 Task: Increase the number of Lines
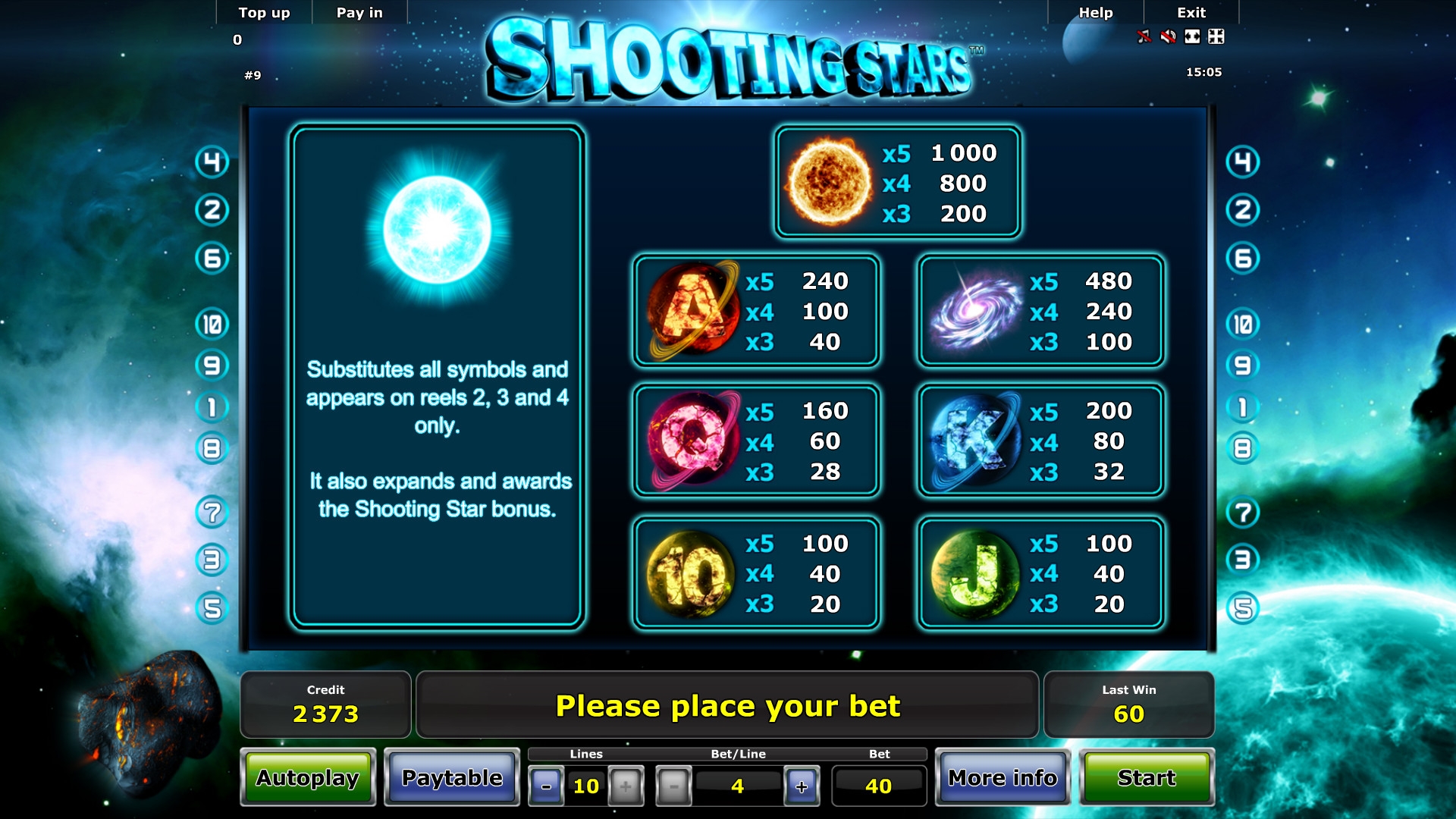tap(626, 786)
